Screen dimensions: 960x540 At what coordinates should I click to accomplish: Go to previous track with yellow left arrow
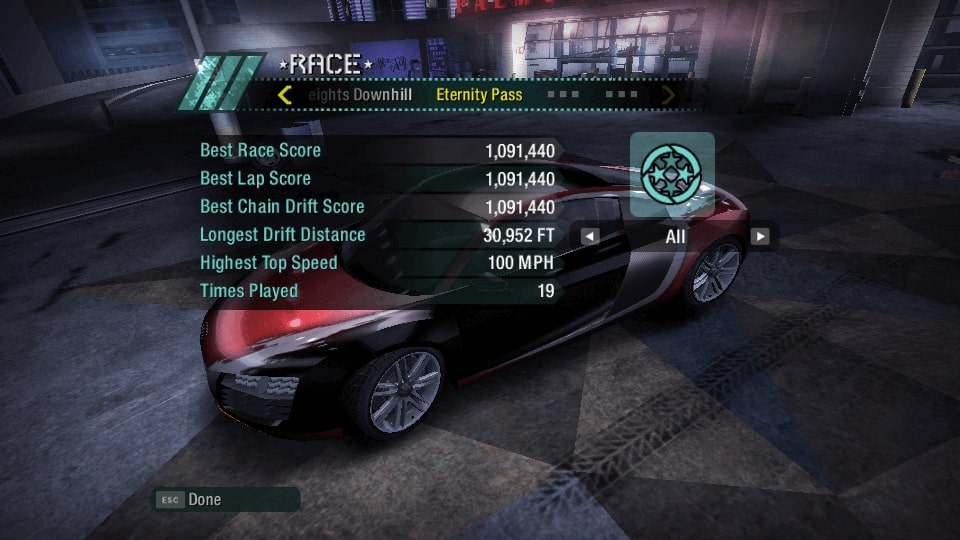coord(285,96)
